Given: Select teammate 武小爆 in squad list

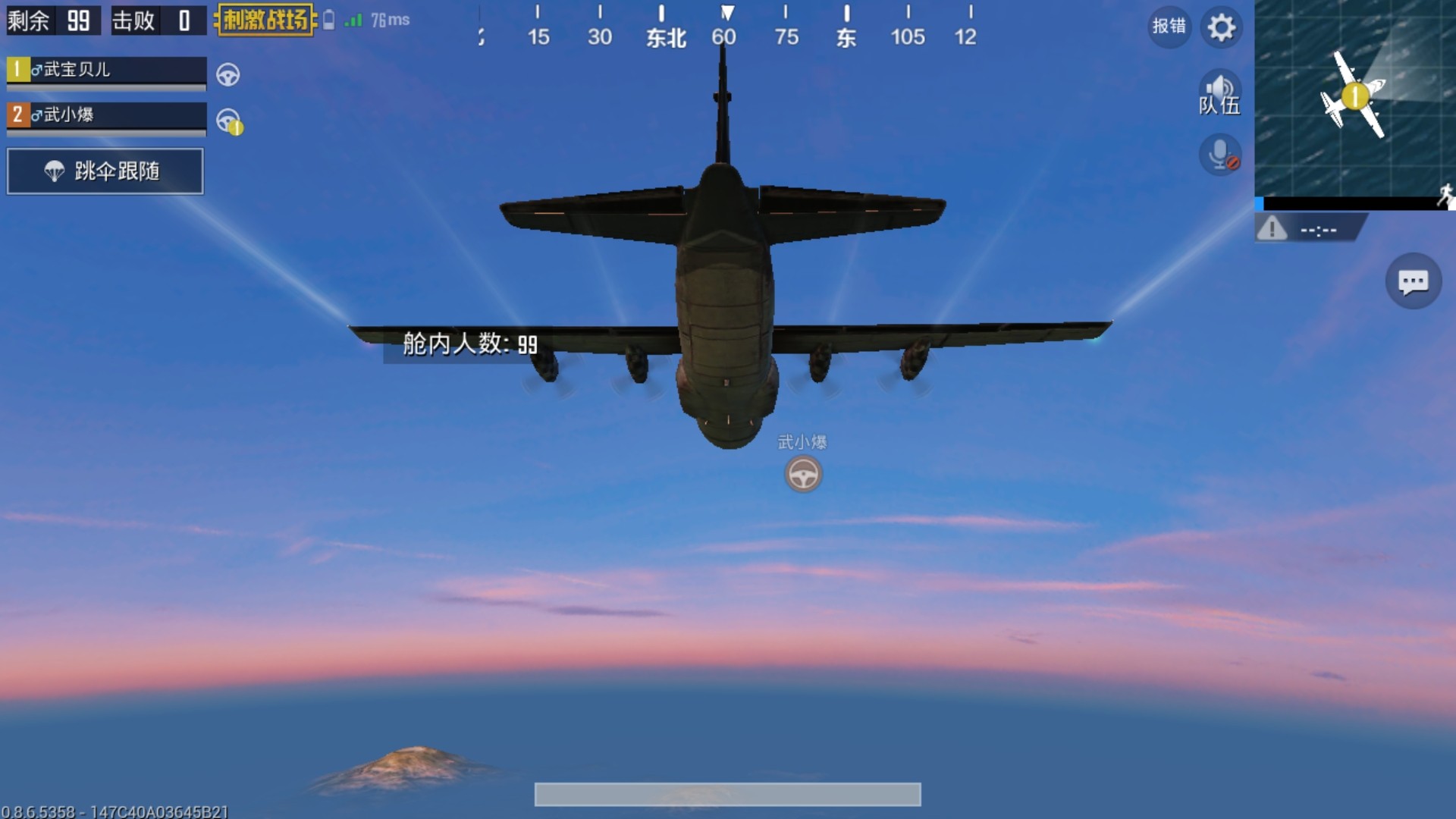Looking at the screenshot, I should 106,115.
